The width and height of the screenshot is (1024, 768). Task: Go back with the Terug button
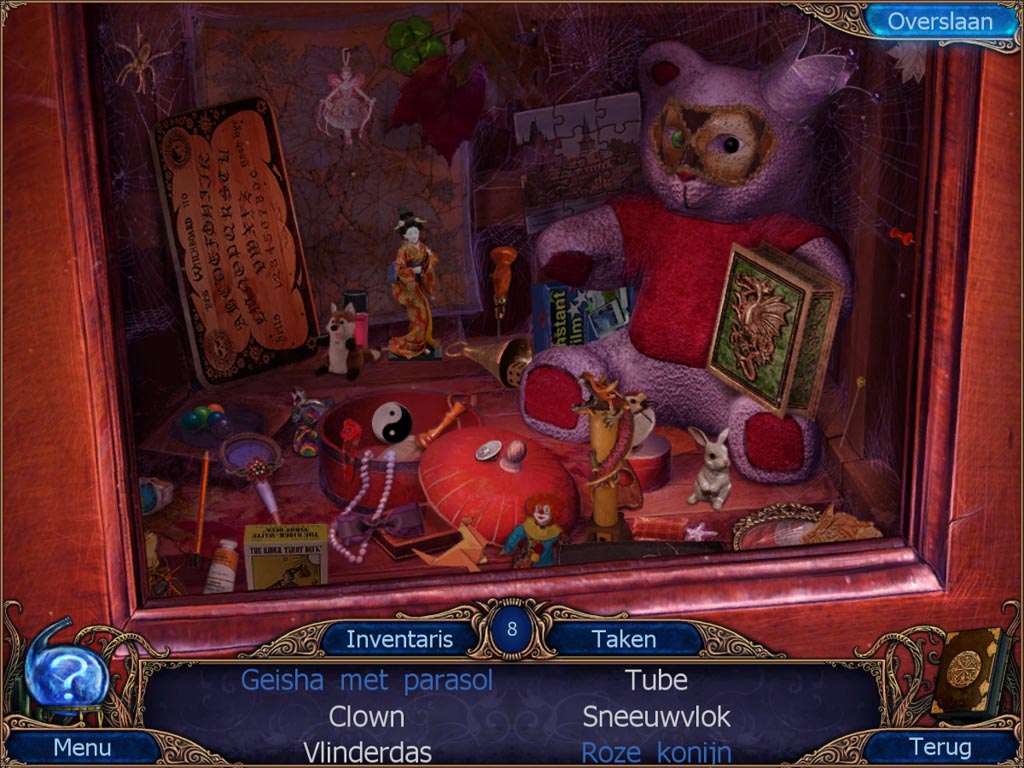[x=941, y=747]
